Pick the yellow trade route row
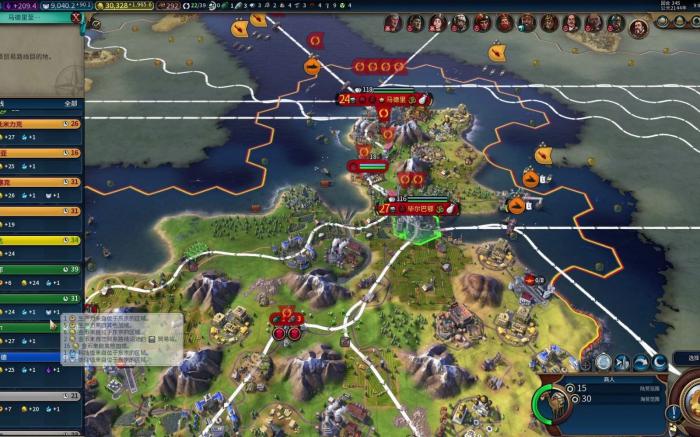This screenshot has height=437, width=700. coord(40,240)
